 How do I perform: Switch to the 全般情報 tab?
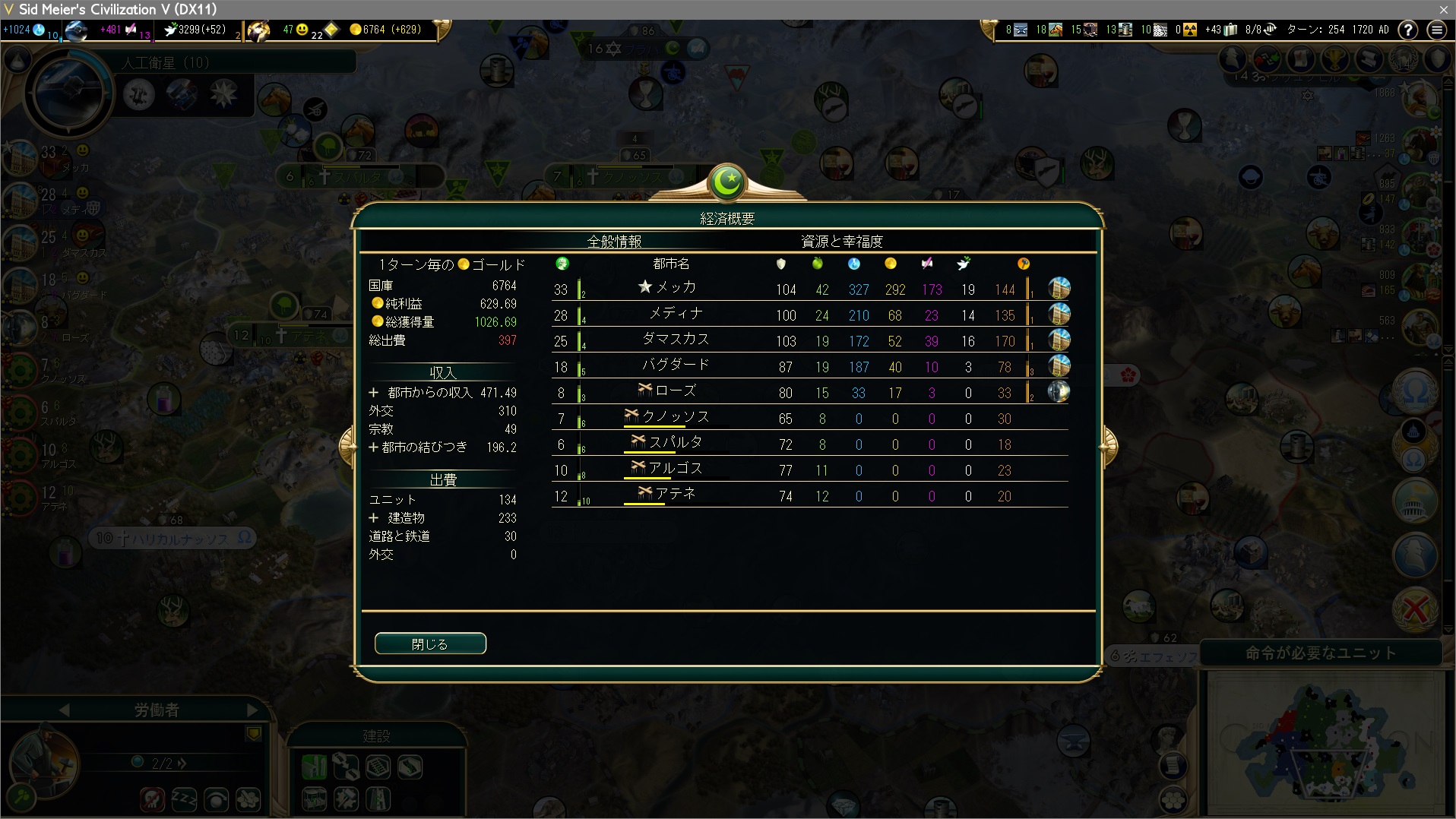tap(614, 242)
